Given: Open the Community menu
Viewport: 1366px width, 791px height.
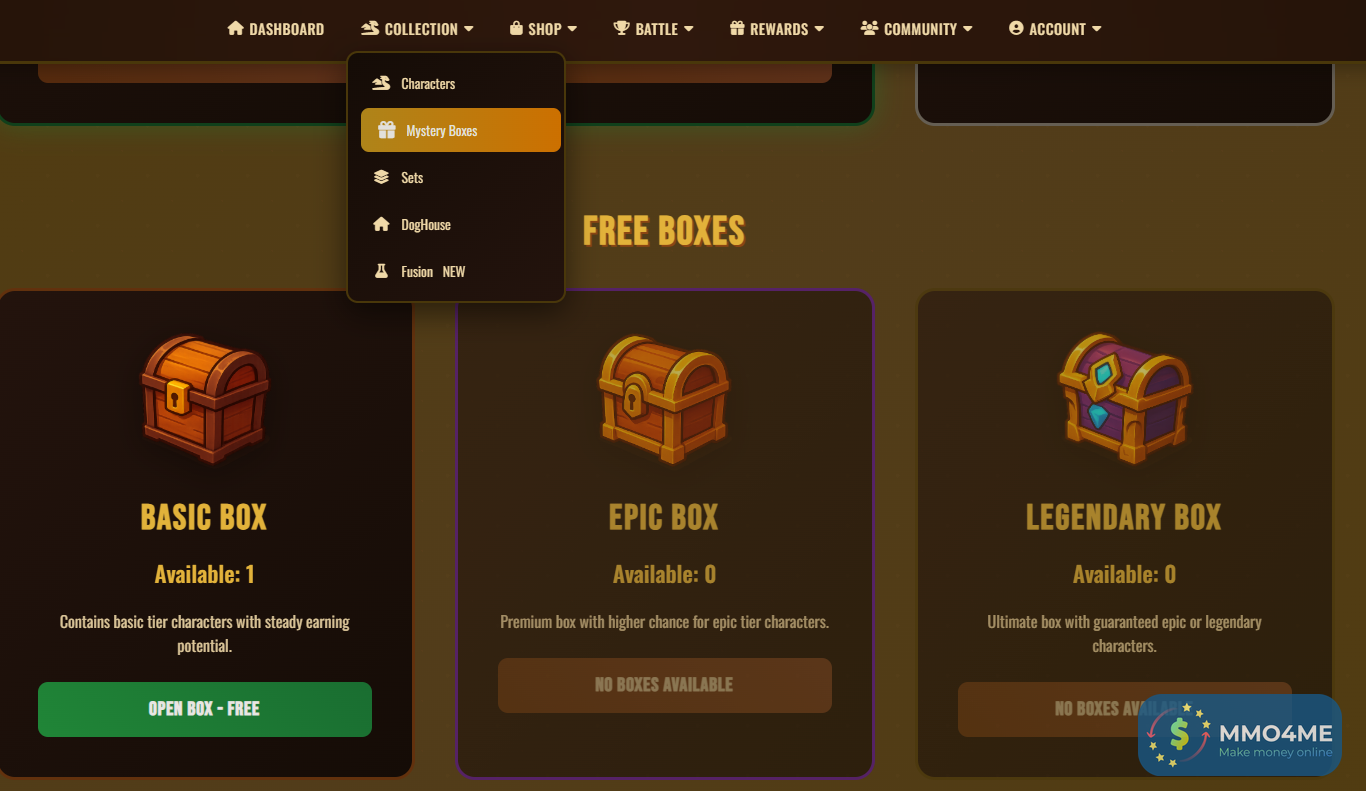Looking at the screenshot, I should point(916,29).
